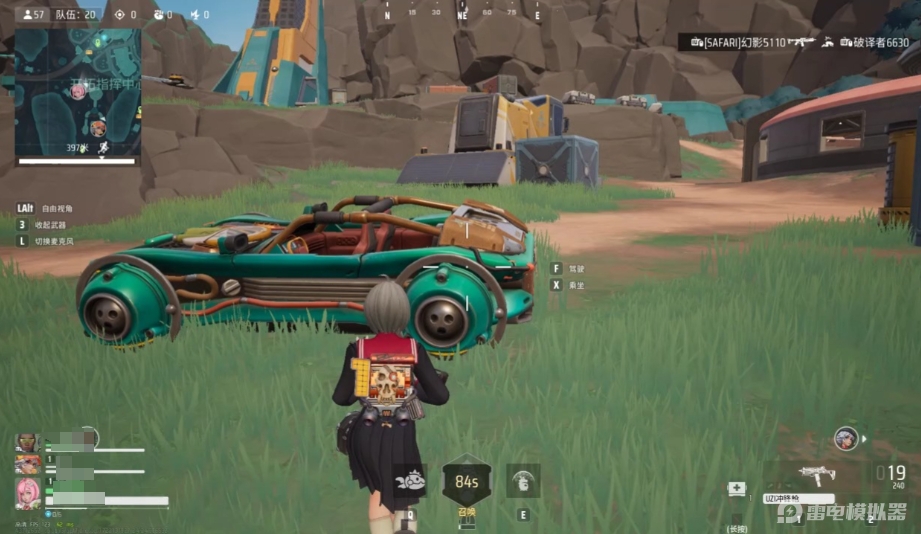Activate the fish pet ability icon
921x534 pixels.
click(x=410, y=479)
